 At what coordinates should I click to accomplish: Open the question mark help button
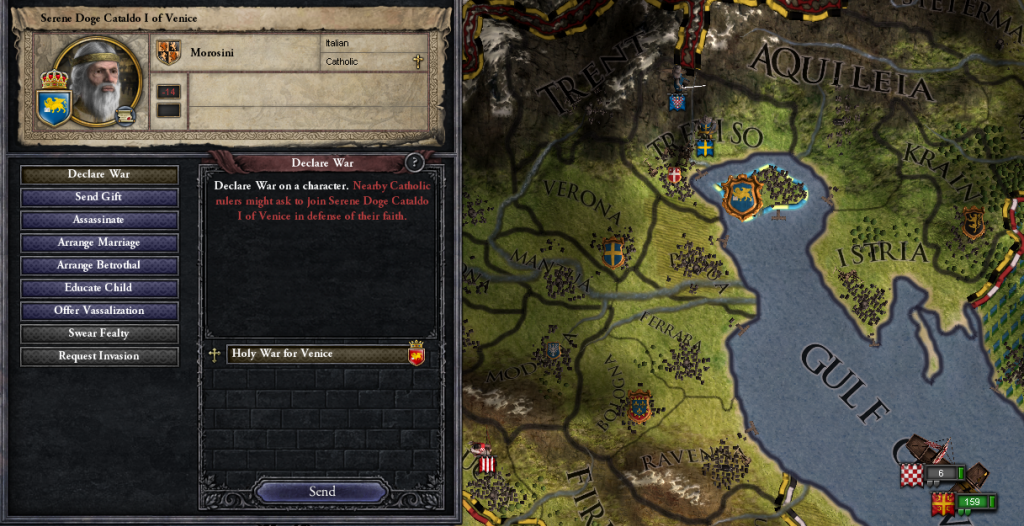[415, 163]
